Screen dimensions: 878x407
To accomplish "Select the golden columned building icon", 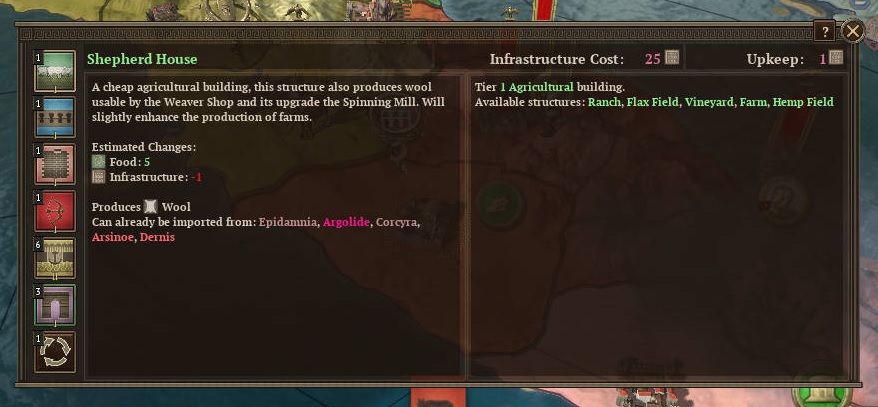I will [x=55, y=258].
